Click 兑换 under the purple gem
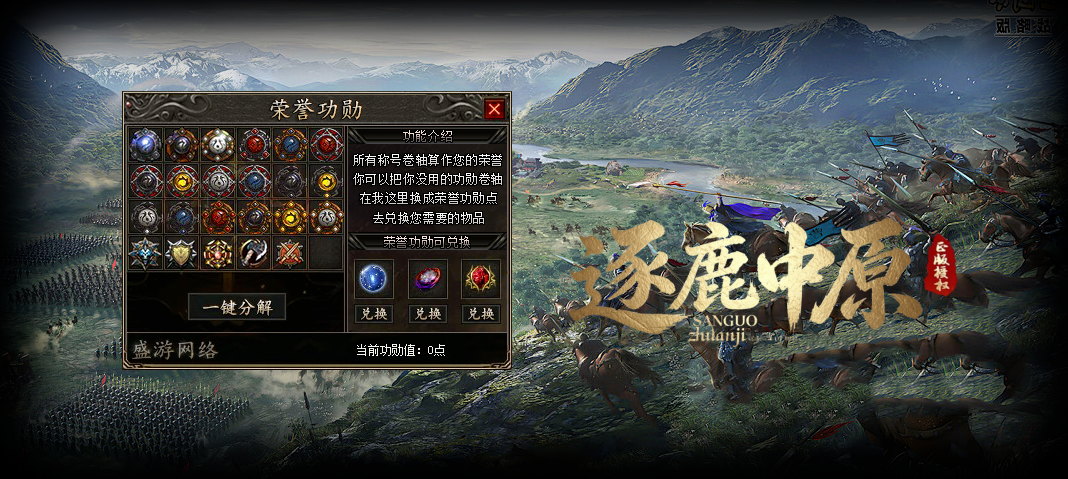This screenshot has height=479, width=1068. [427, 313]
